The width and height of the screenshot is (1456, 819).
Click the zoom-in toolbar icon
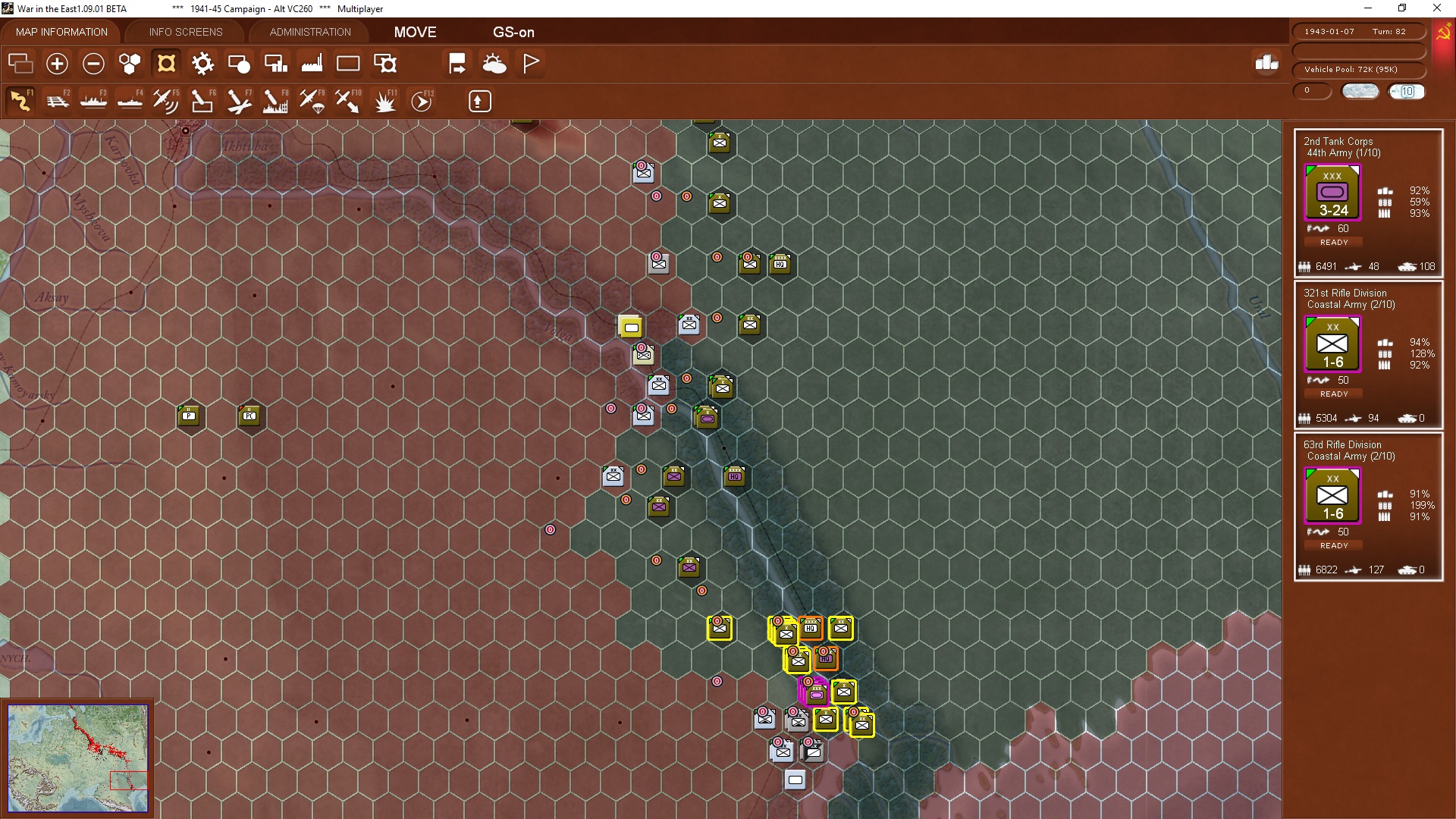(57, 64)
